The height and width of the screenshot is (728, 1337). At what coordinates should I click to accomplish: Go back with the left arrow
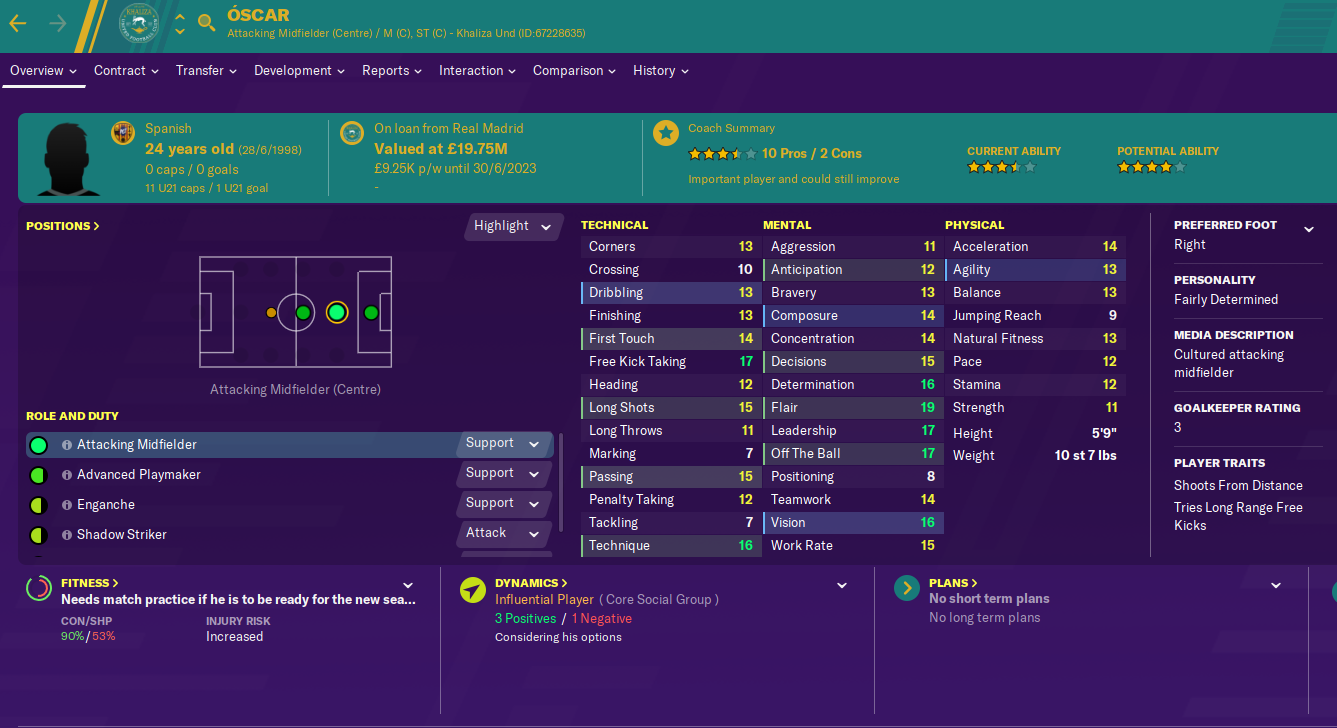pyautogui.click(x=18, y=23)
